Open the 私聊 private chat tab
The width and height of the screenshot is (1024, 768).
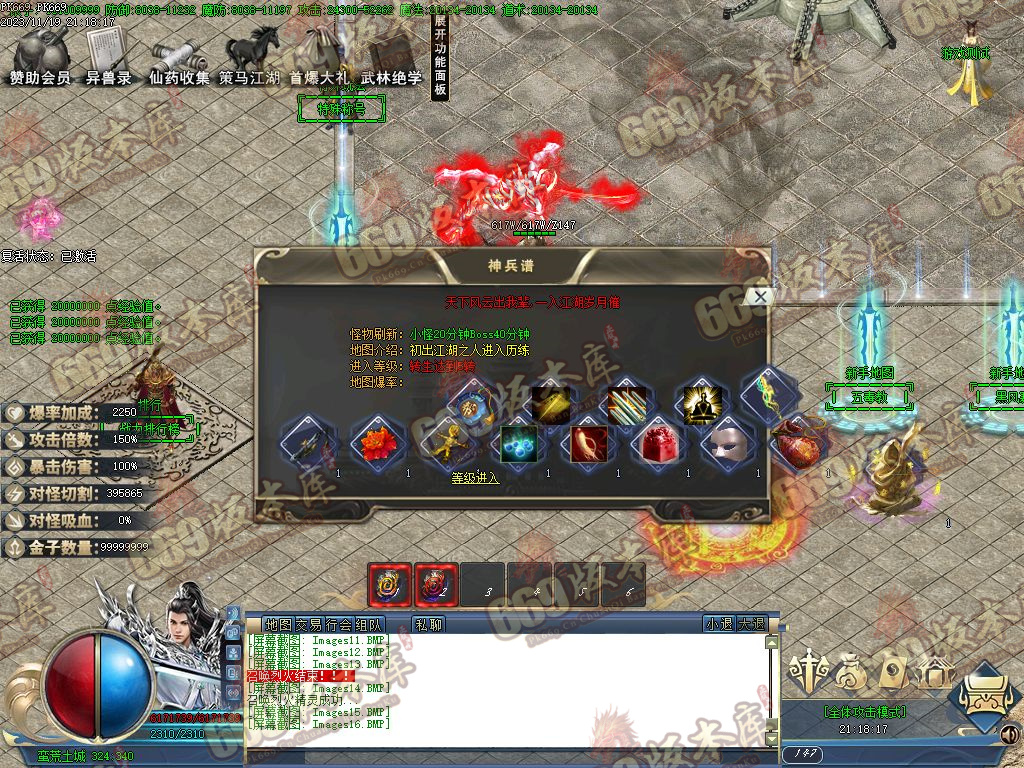(428, 624)
